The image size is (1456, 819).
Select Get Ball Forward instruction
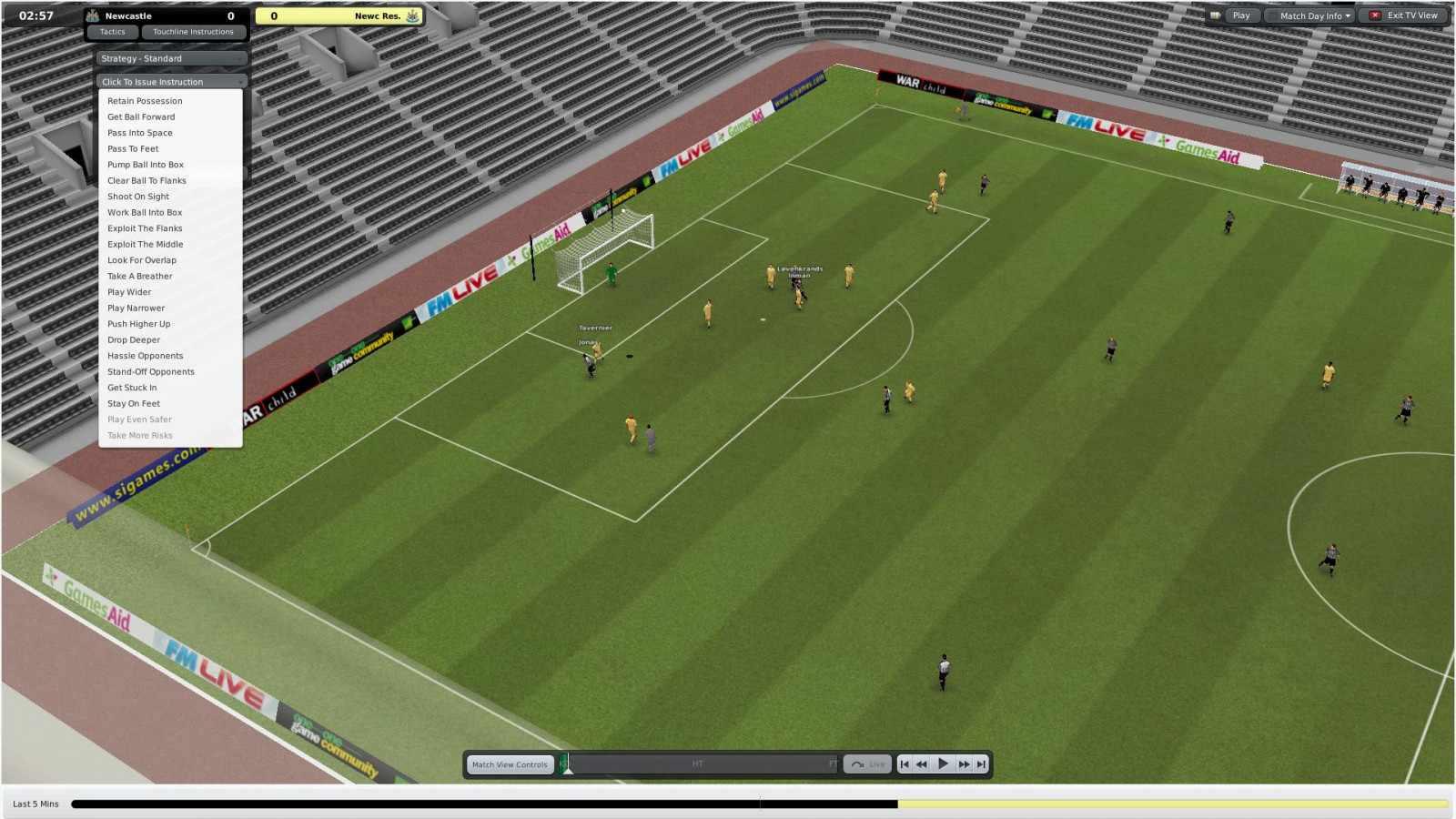pyautogui.click(x=141, y=117)
